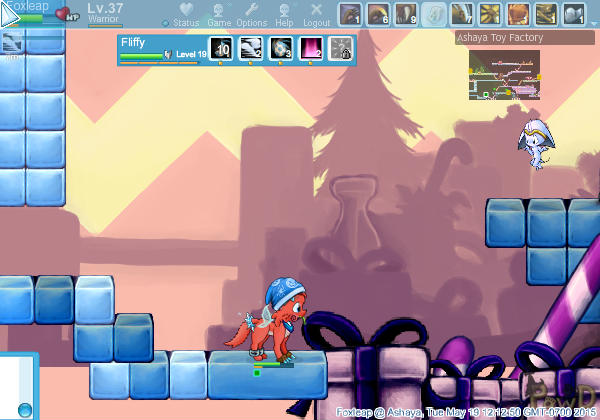The image size is (600, 420).
Task: Use the first hotbar skill slot
Action: click(x=350, y=14)
